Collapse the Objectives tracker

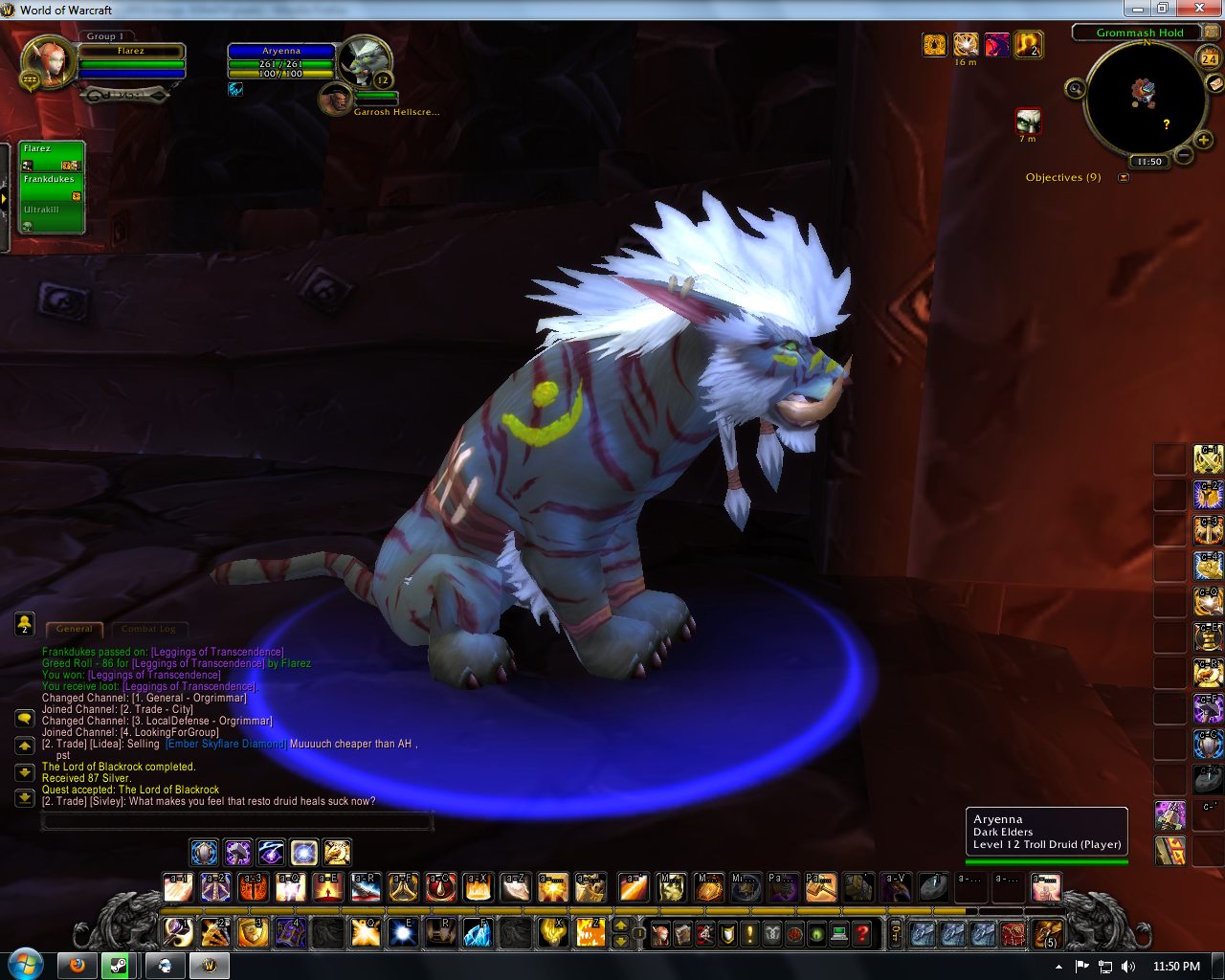(1124, 177)
